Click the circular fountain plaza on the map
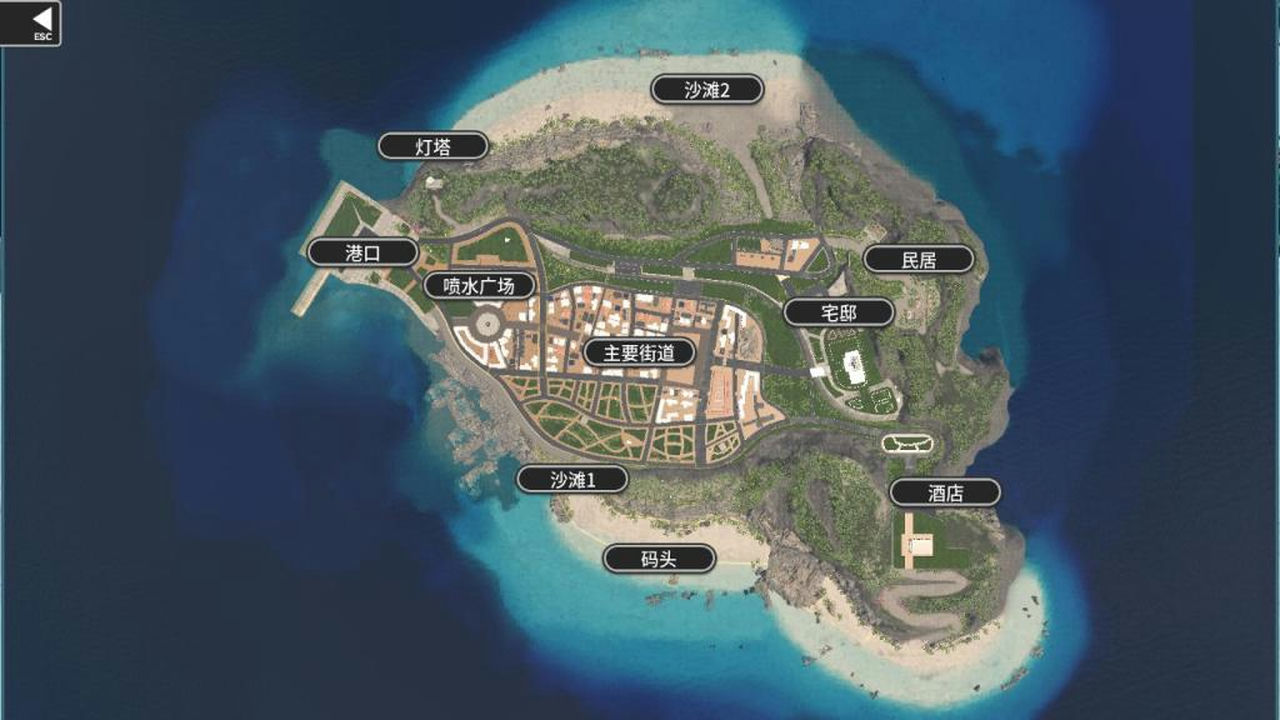This screenshot has height=720, width=1280. coord(489,323)
